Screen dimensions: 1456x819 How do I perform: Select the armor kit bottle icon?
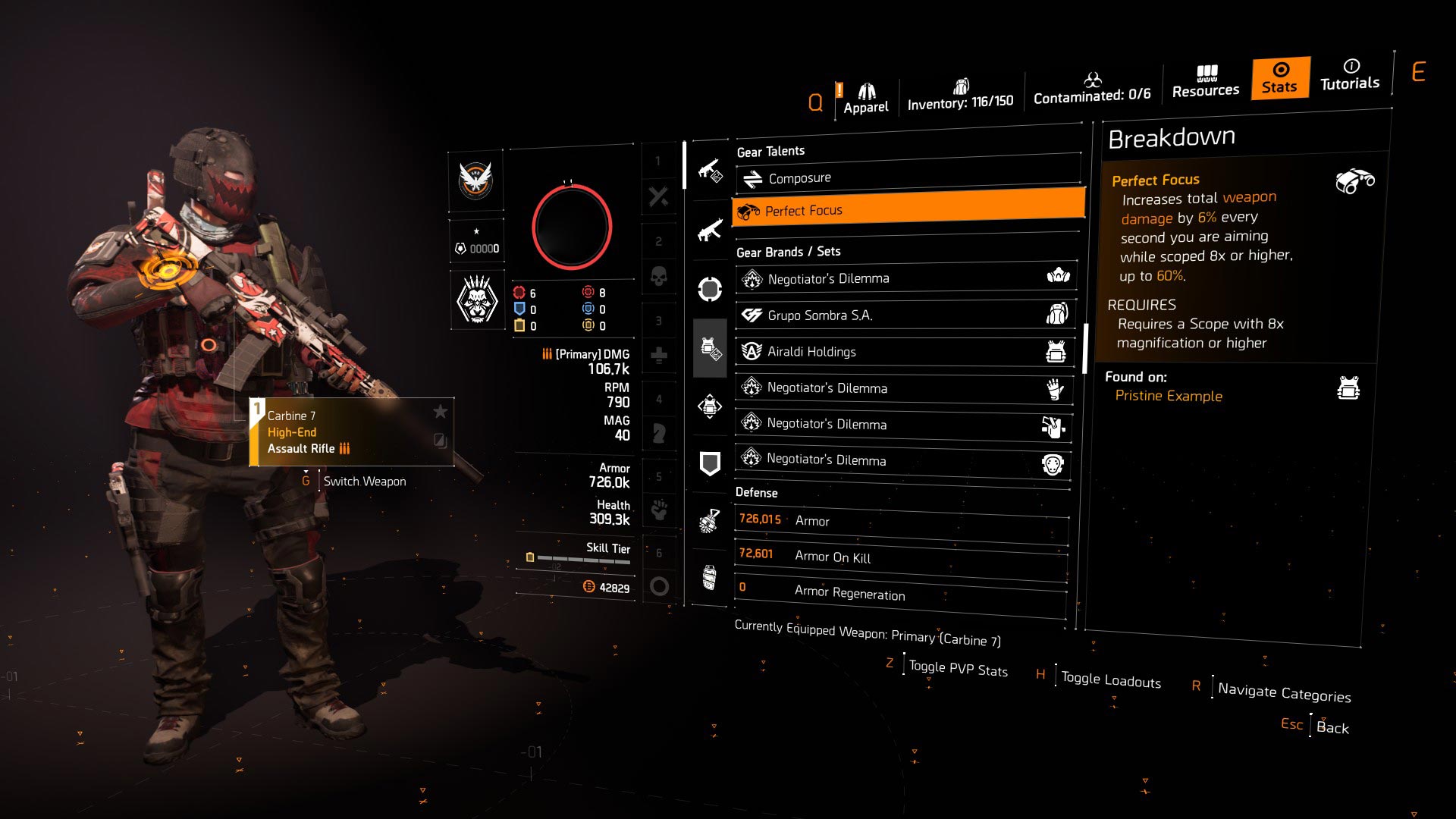coord(709,578)
